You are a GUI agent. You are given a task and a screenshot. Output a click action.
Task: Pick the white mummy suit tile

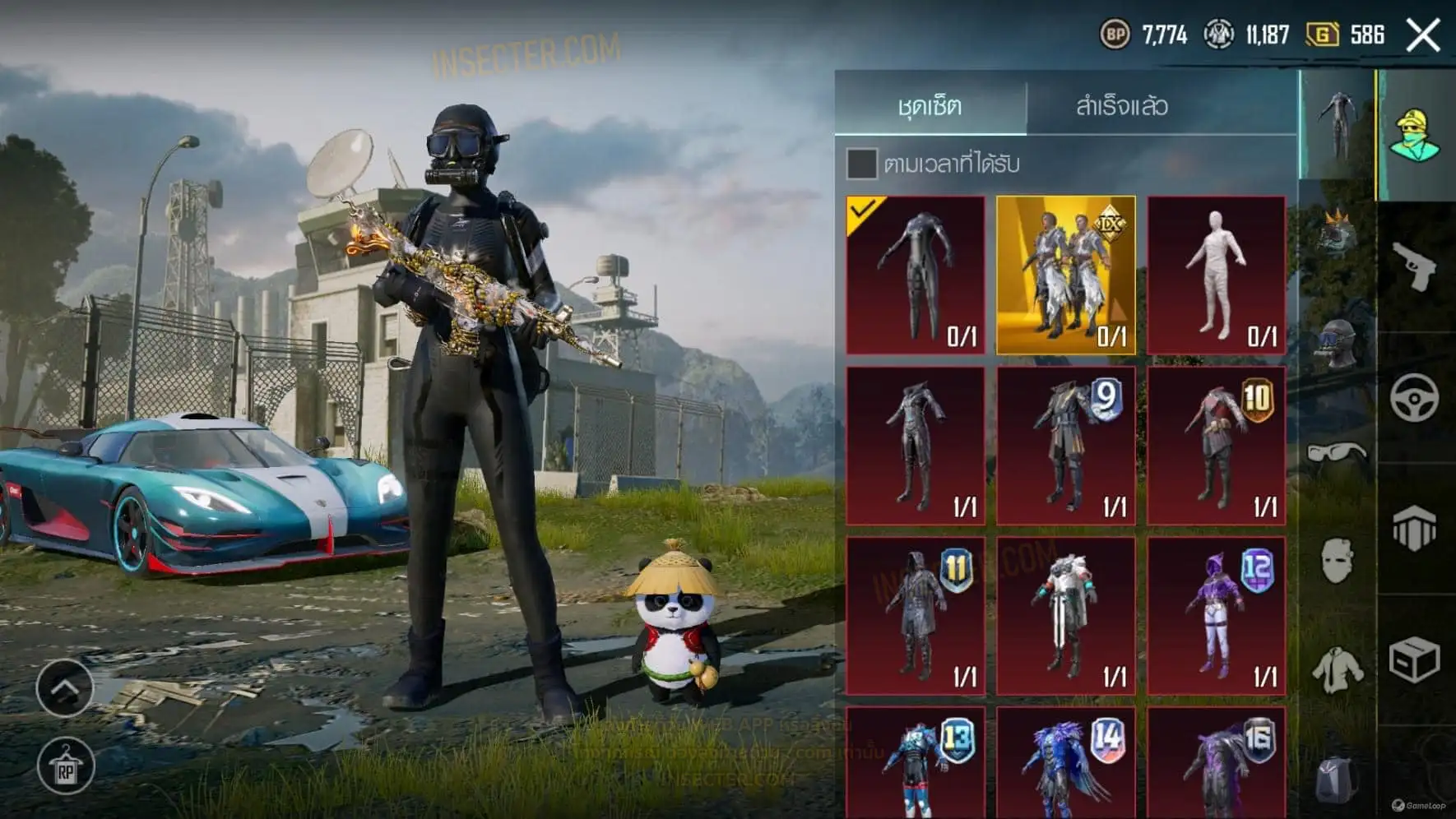click(1217, 275)
